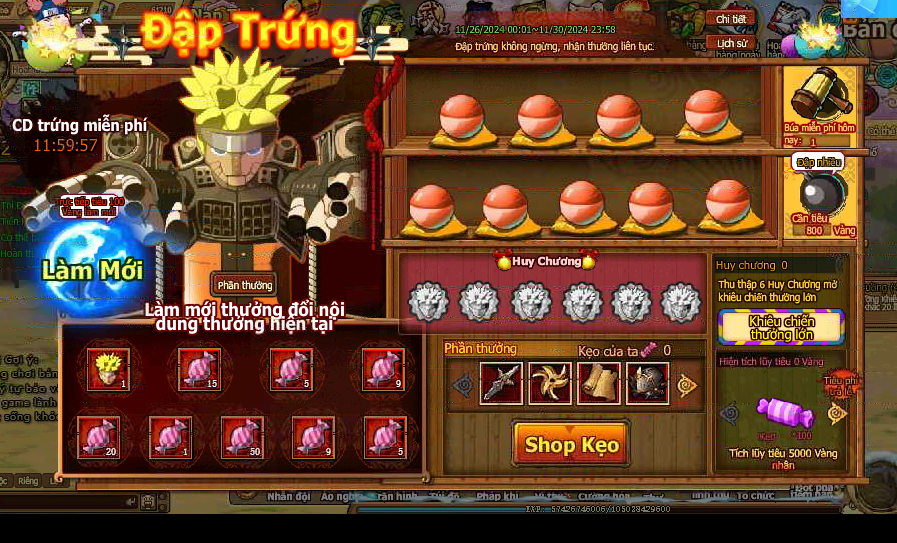Viewport: 897px width, 543px height.
Task: Inspect the scroll prize icon
Action: (x=598, y=384)
